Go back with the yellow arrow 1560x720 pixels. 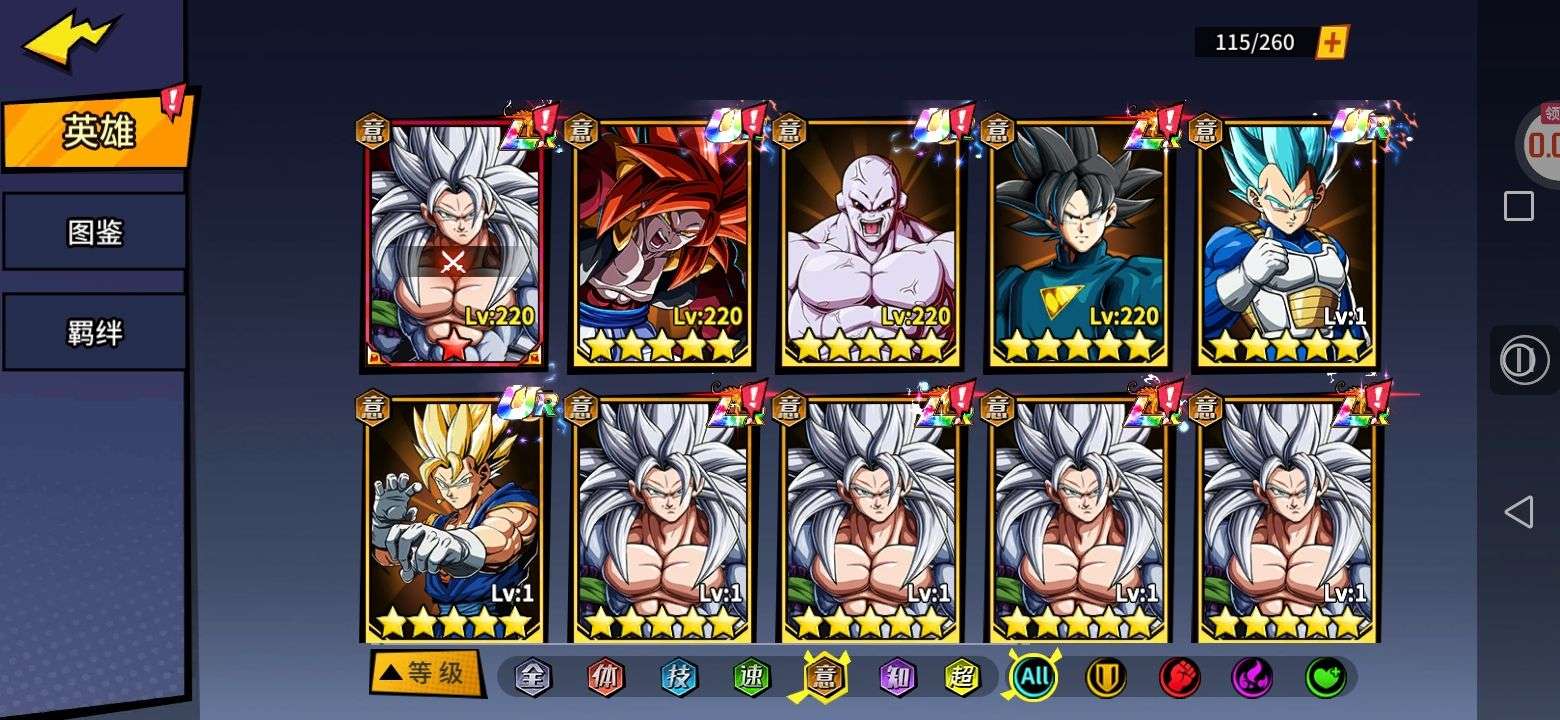click(x=70, y=40)
